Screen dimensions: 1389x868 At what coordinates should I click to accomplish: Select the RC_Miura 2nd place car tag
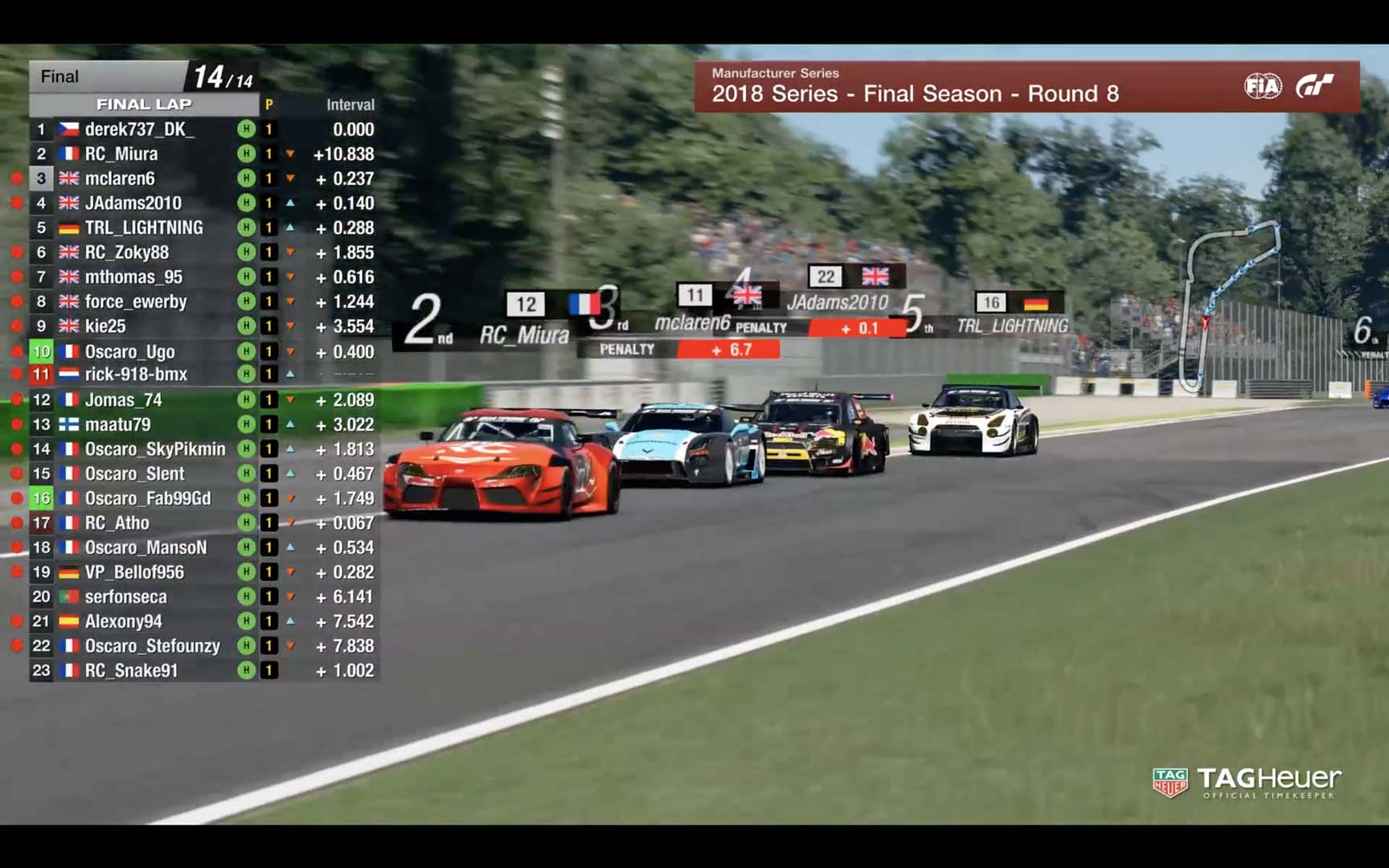(x=524, y=334)
